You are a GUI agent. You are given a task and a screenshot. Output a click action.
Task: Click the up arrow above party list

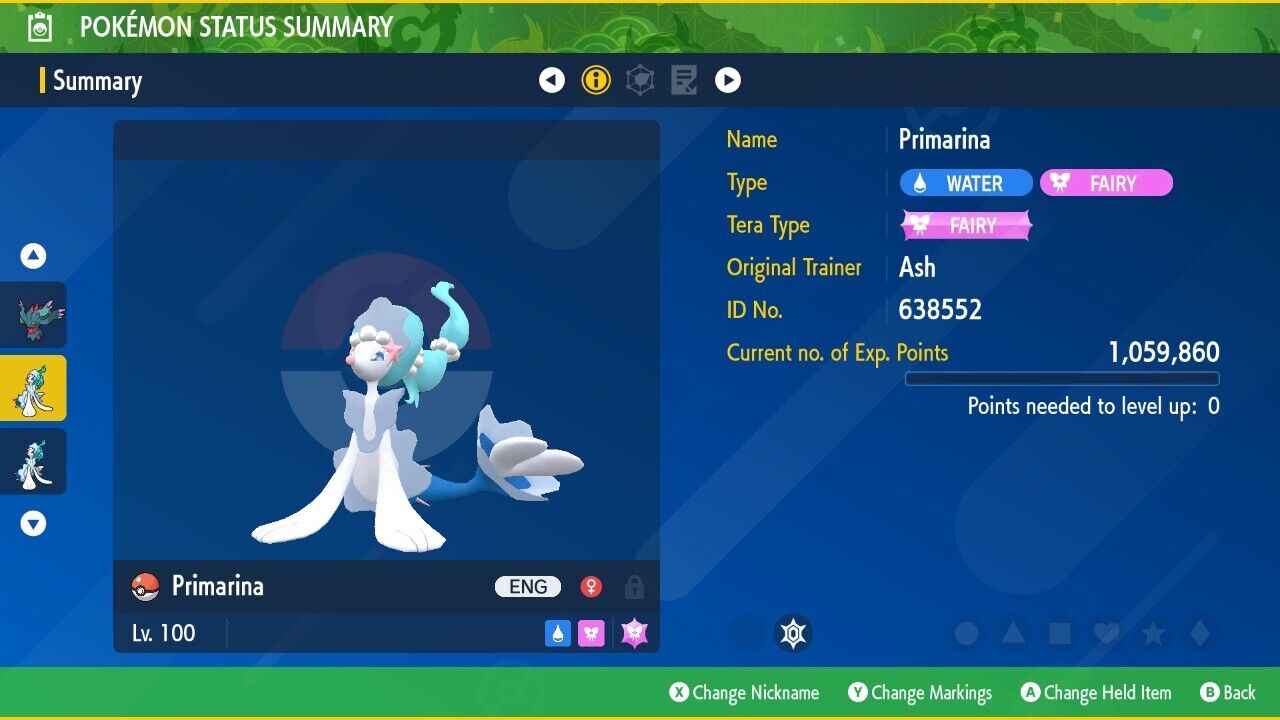(x=33, y=256)
